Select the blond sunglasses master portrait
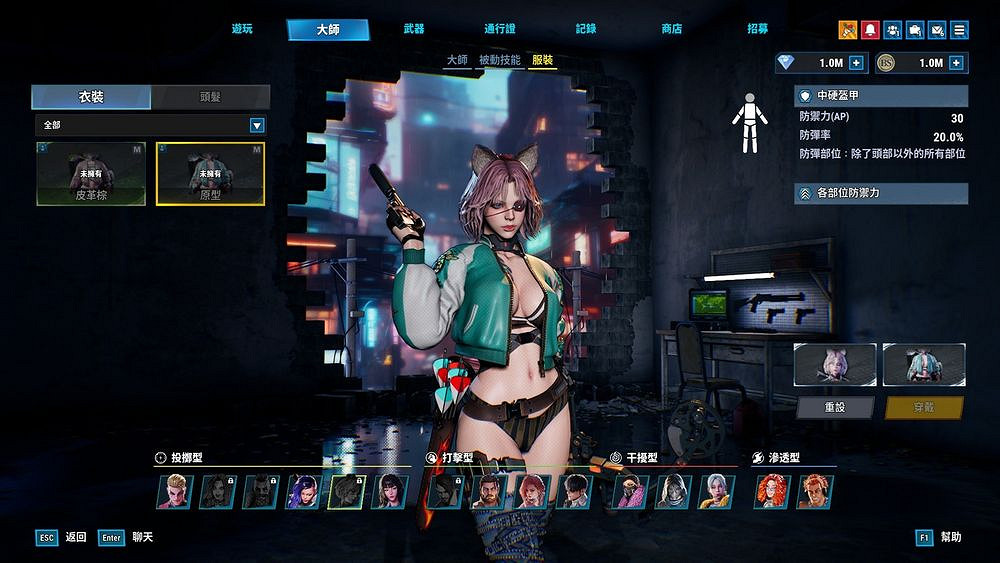The width and height of the screenshot is (1000, 563). (173, 491)
